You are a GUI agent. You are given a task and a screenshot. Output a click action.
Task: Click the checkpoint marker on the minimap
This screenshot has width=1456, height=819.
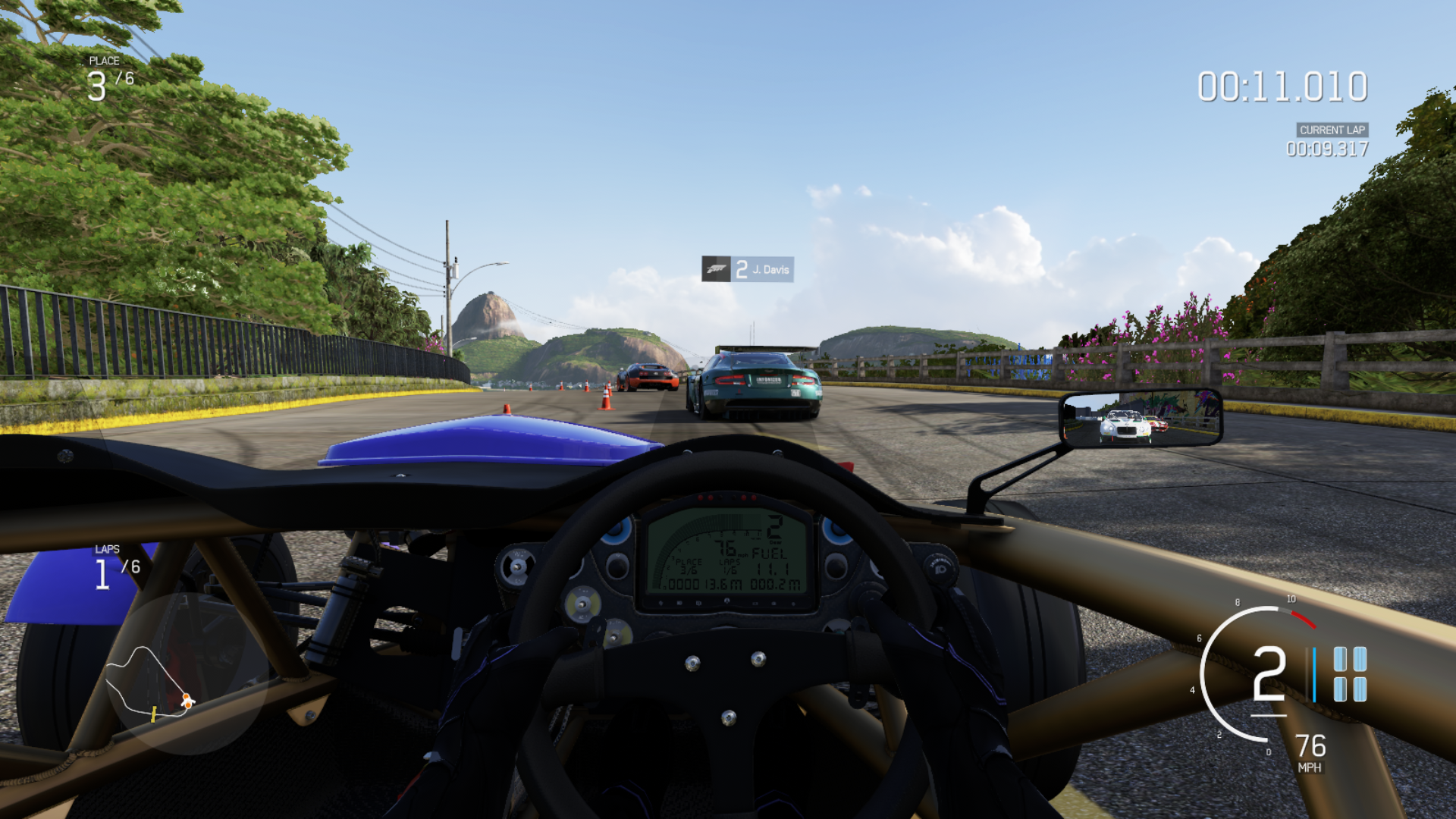[x=153, y=714]
